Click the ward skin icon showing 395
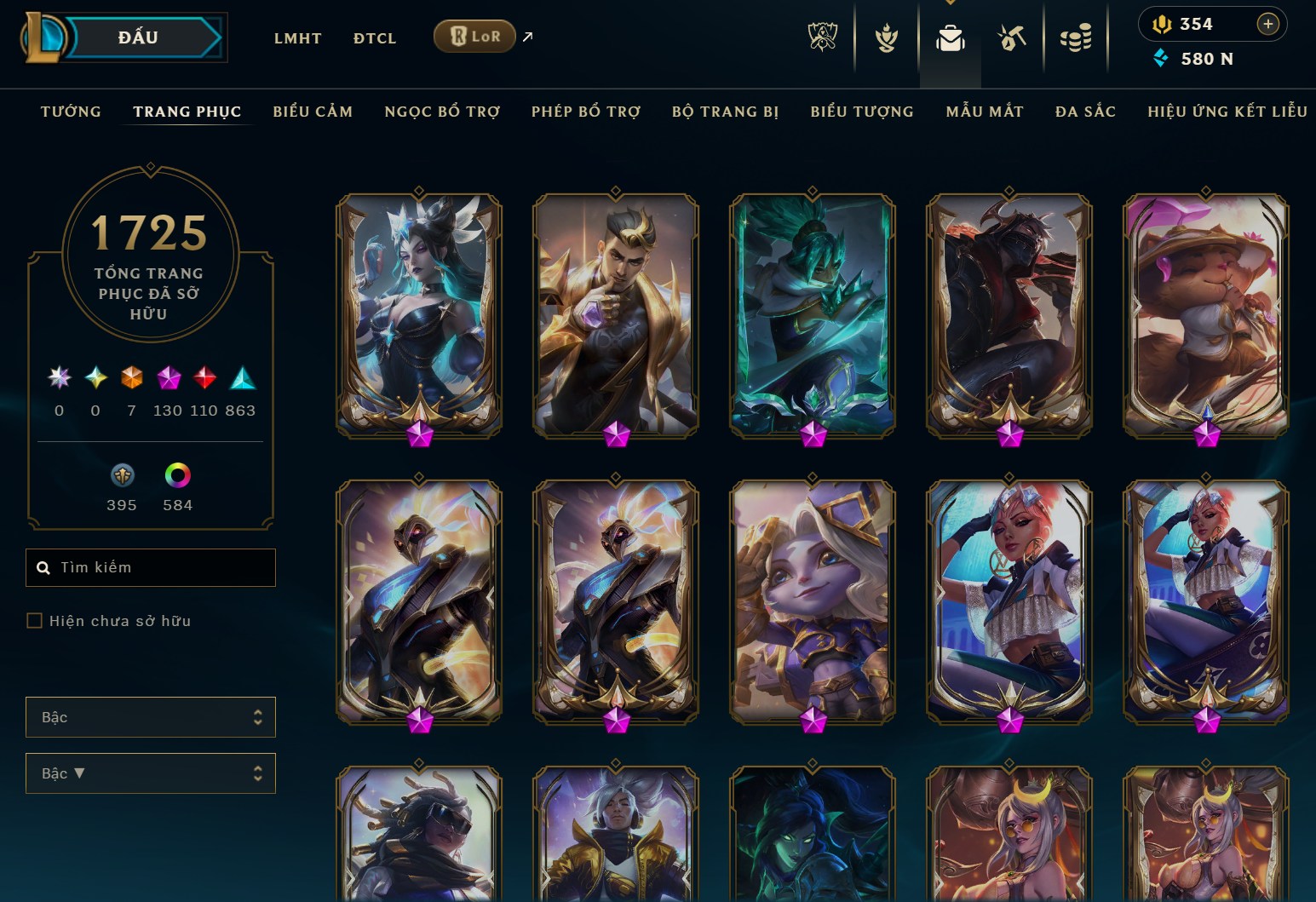Screen dimensions: 1316x902 pos(122,475)
